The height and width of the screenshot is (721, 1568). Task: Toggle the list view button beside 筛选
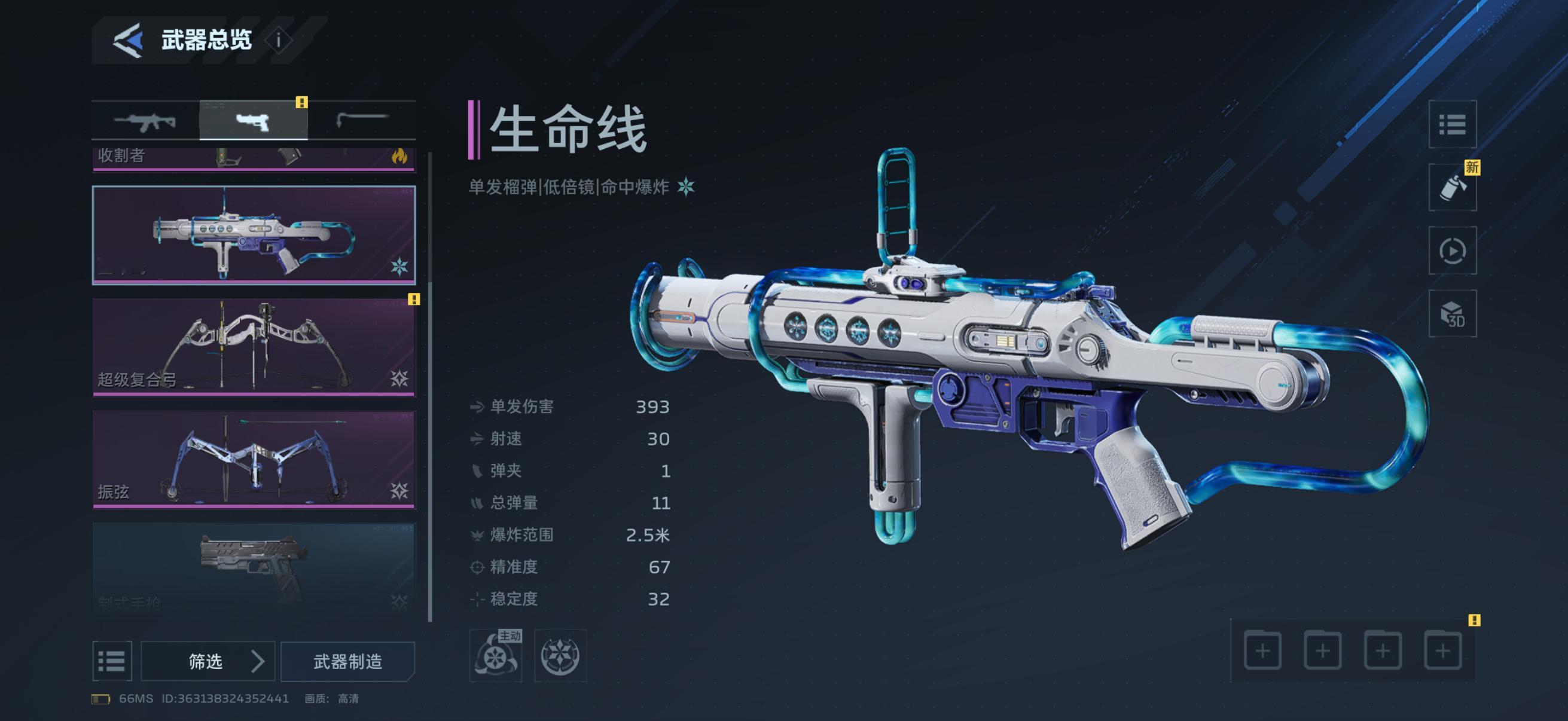click(x=112, y=661)
